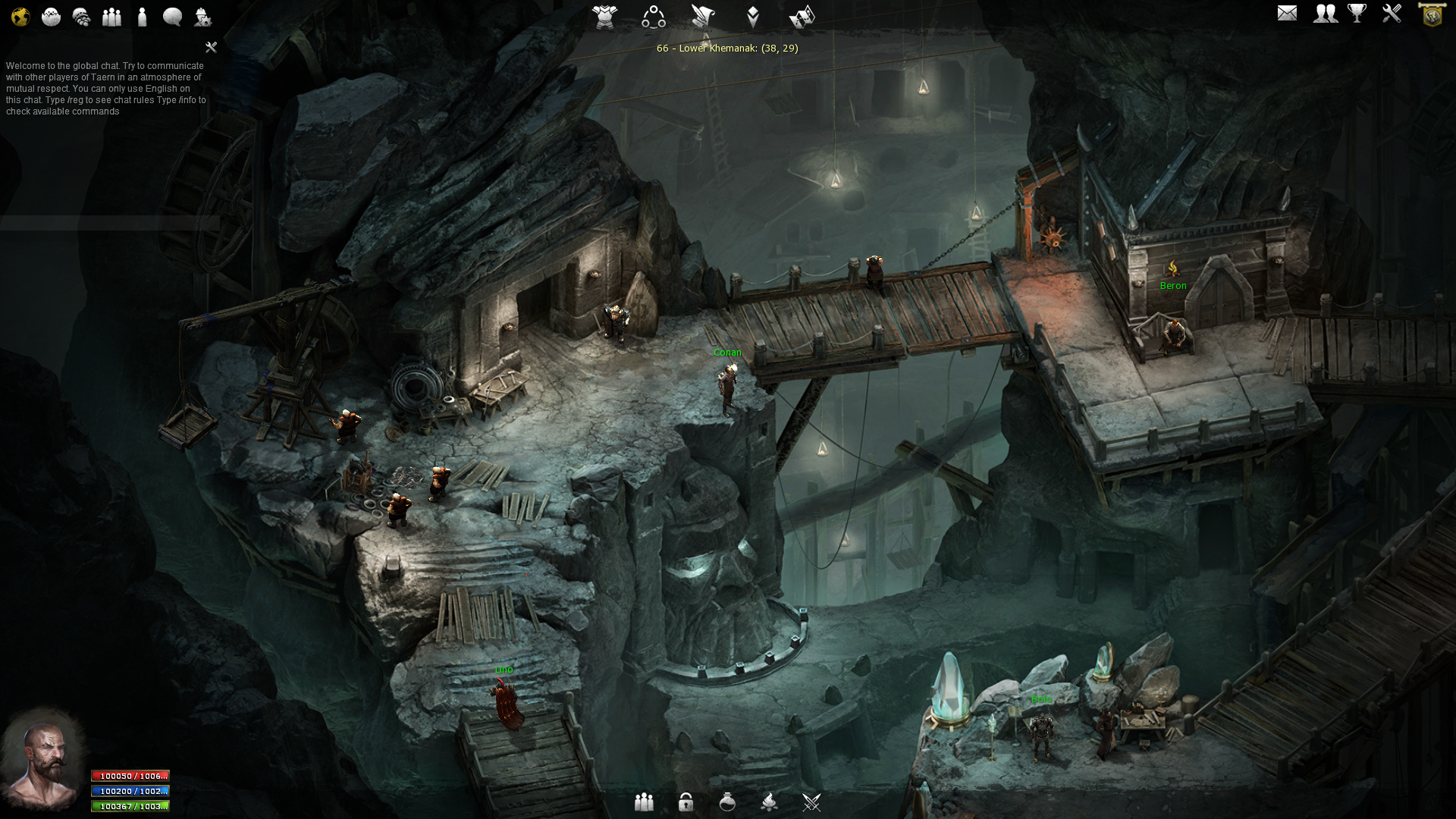Open the armor equipment screen
The image size is (1456, 819).
tap(605, 16)
